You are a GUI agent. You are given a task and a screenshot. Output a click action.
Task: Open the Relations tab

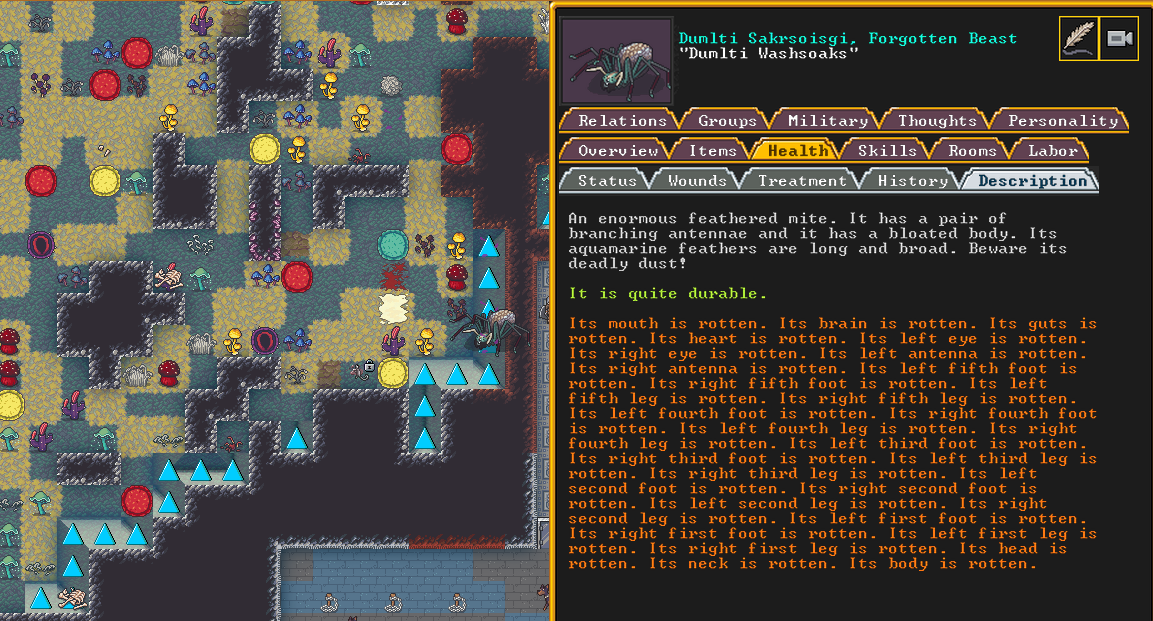pyautogui.click(x=622, y=121)
